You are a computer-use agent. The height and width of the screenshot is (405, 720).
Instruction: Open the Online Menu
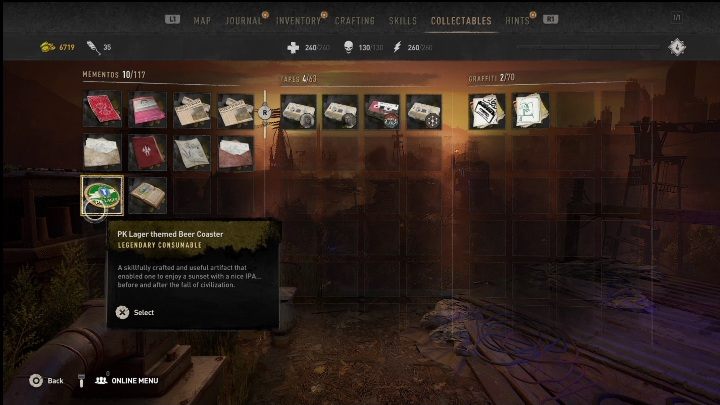click(130, 380)
